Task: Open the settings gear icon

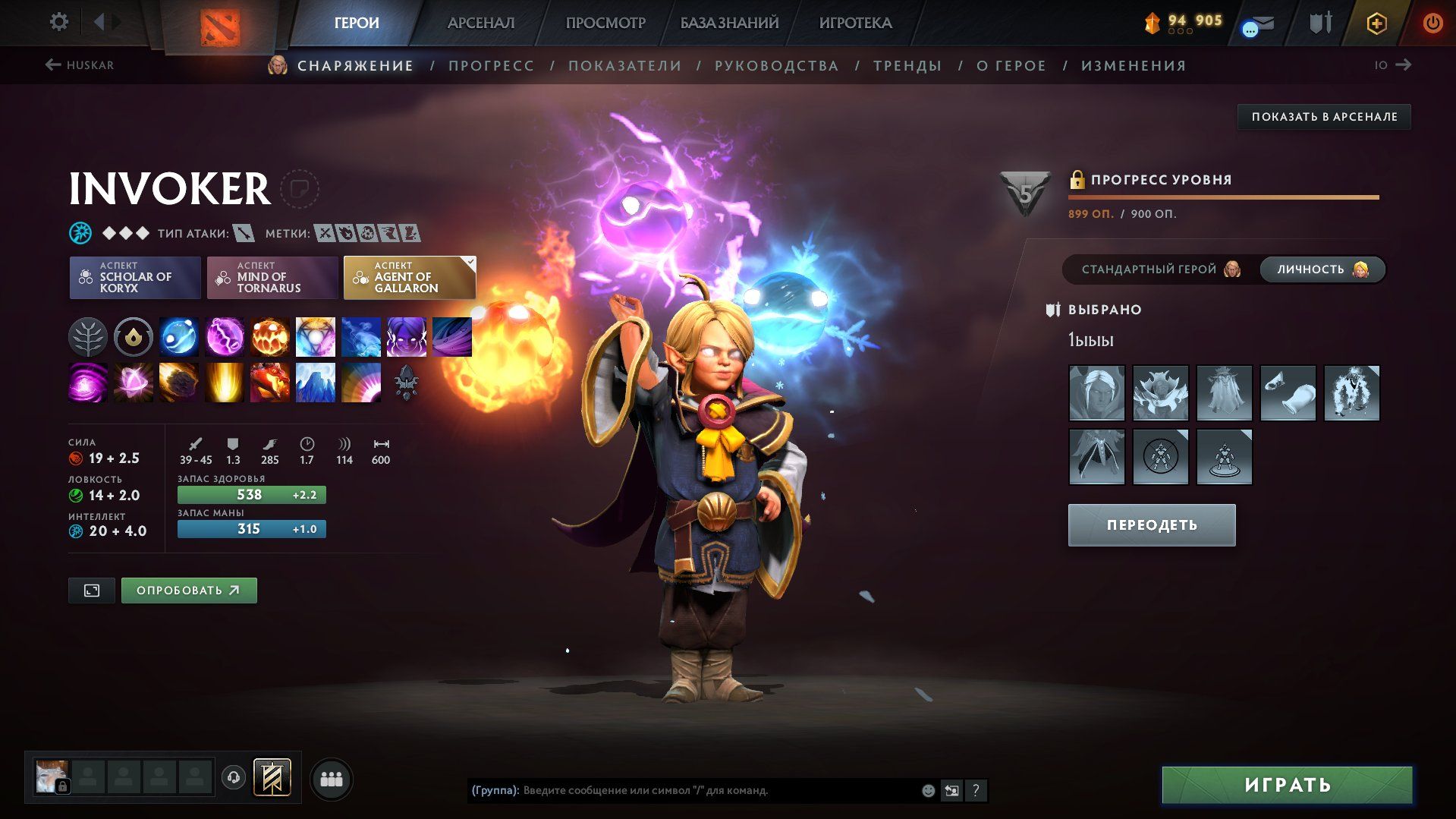Action: click(58, 22)
